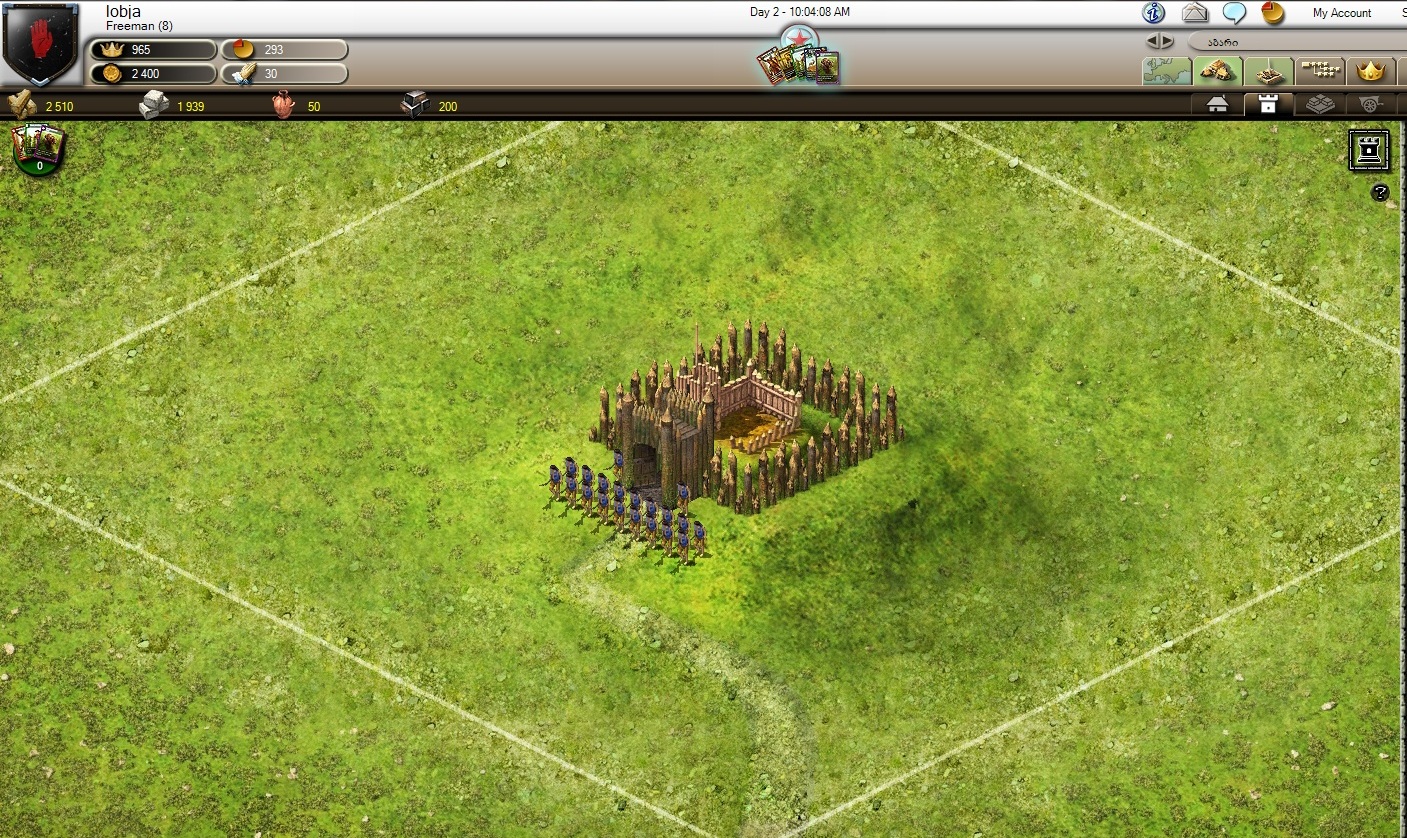Open the cart wheel tab
The height and width of the screenshot is (838, 1407).
click(1369, 104)
